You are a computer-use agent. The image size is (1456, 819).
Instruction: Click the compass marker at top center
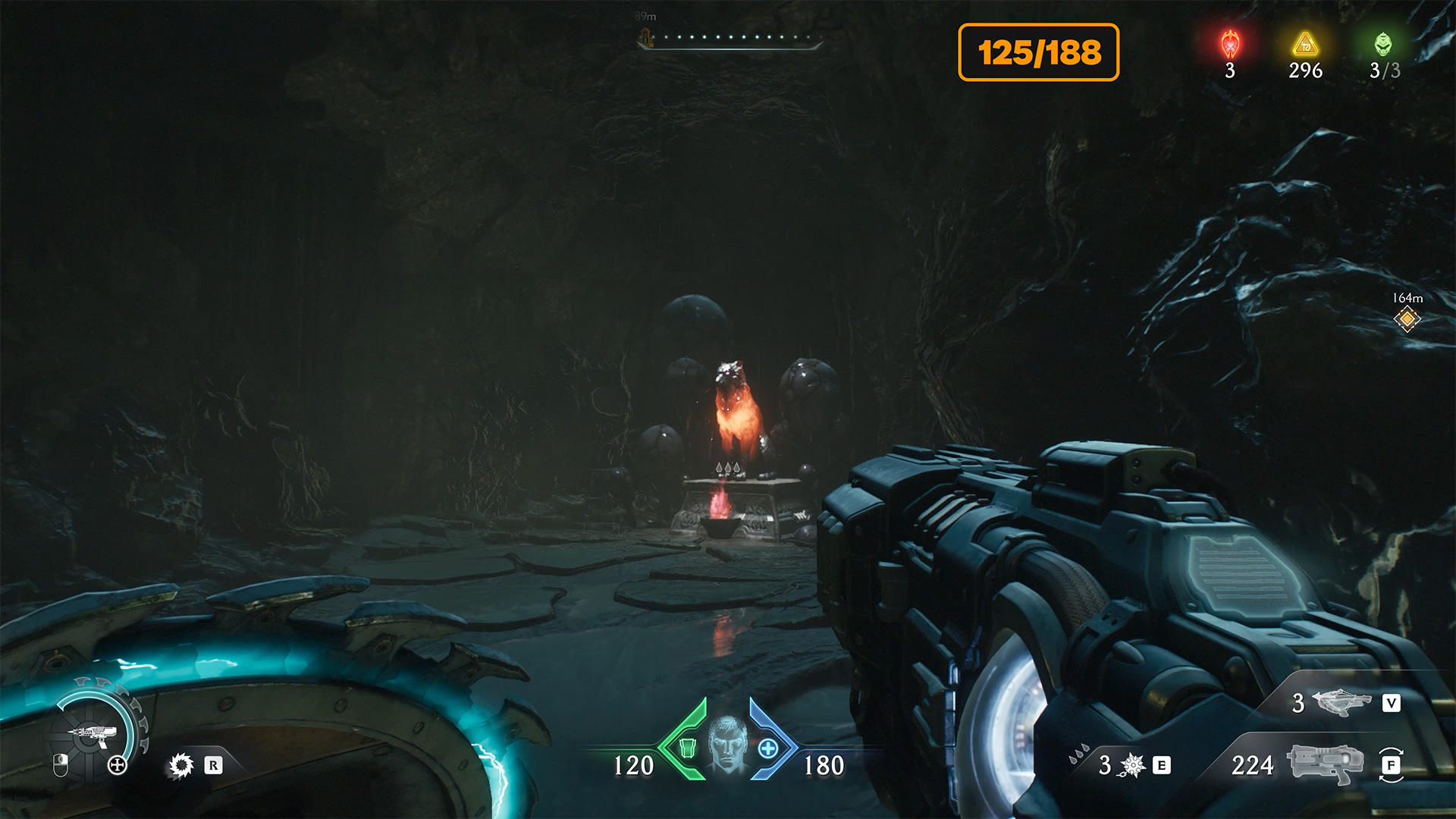pos(645,37)
